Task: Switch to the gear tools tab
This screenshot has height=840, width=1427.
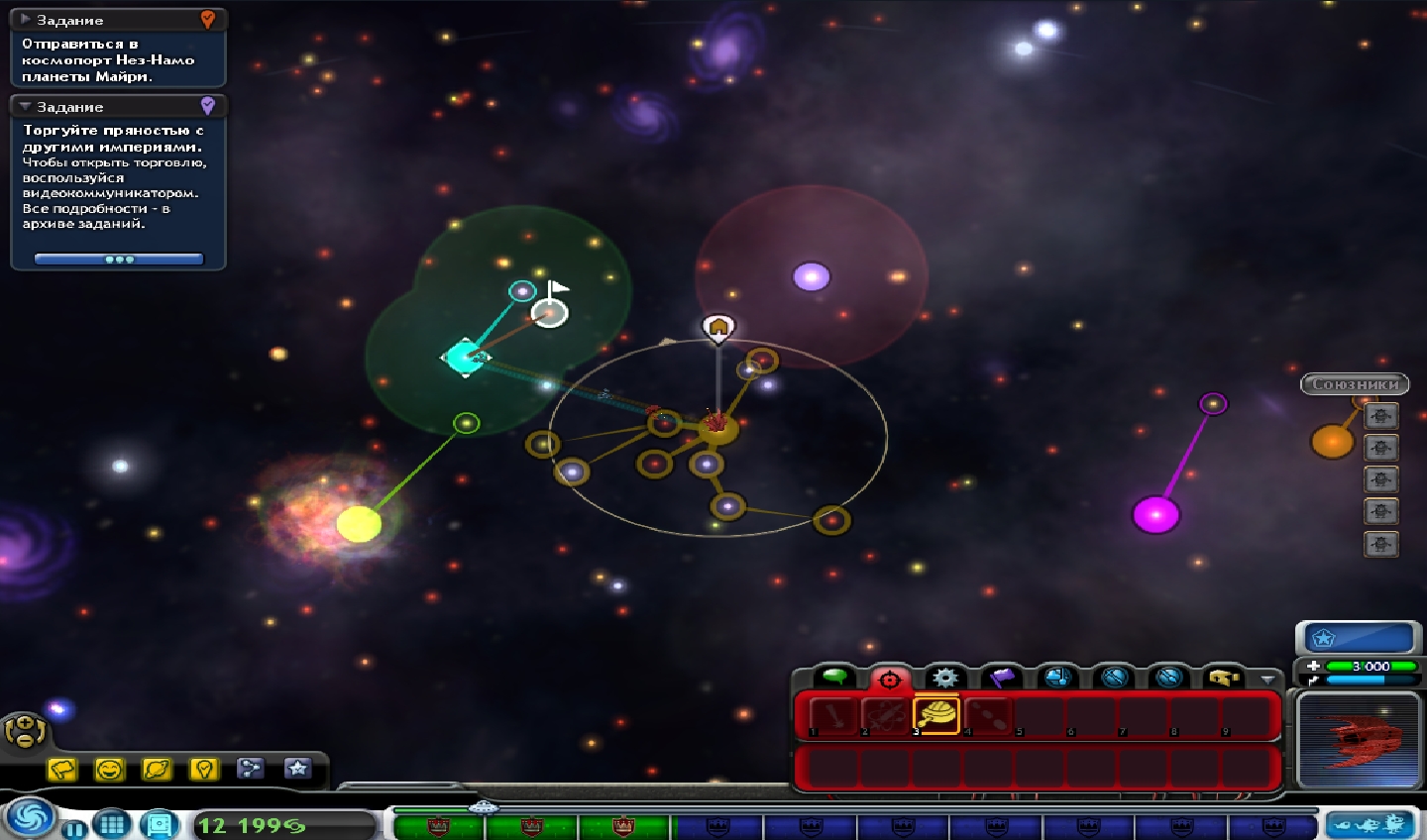Action: (945, 678)
